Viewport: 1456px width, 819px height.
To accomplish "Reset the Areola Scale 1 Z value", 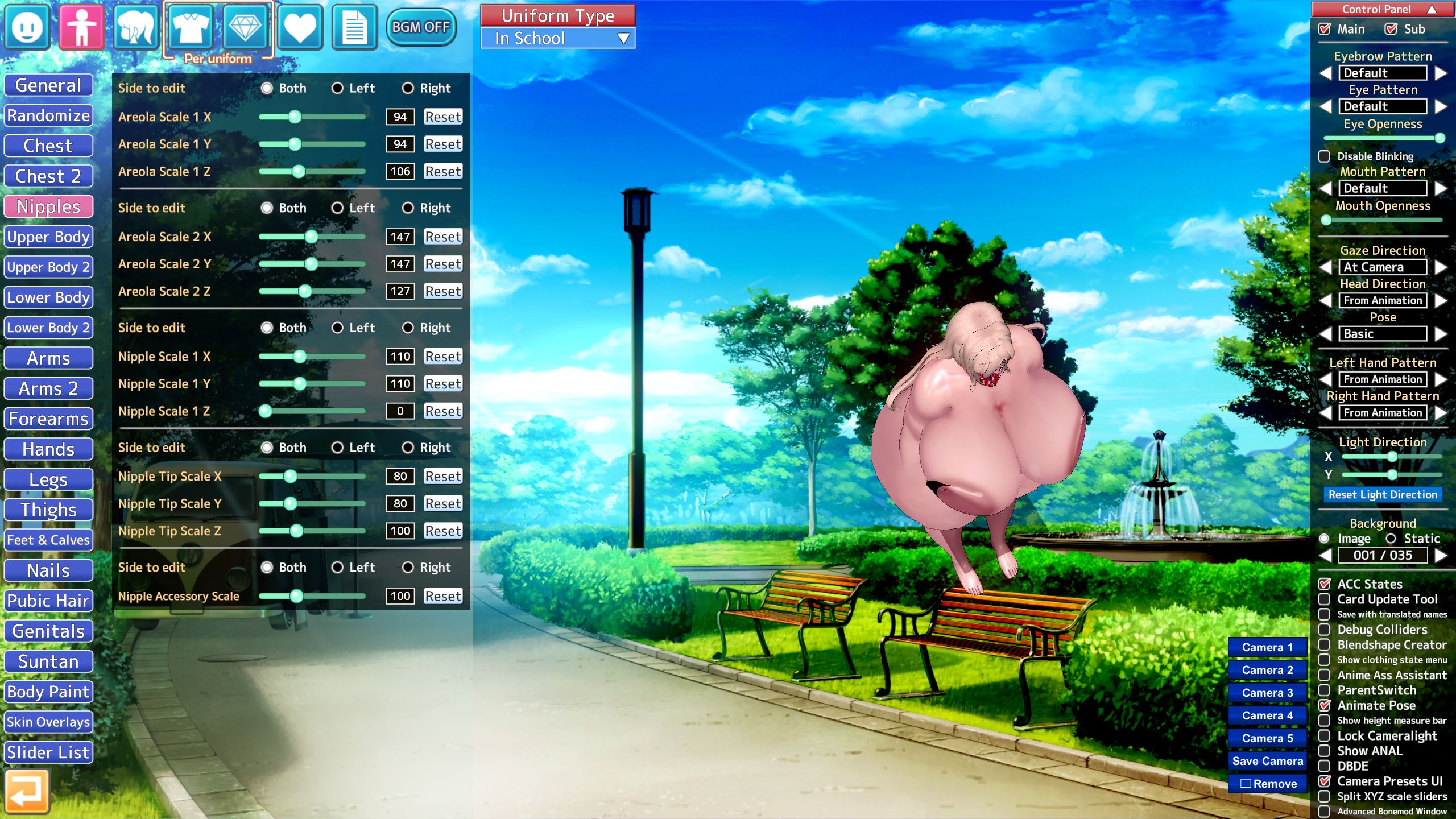I will 442,171.
